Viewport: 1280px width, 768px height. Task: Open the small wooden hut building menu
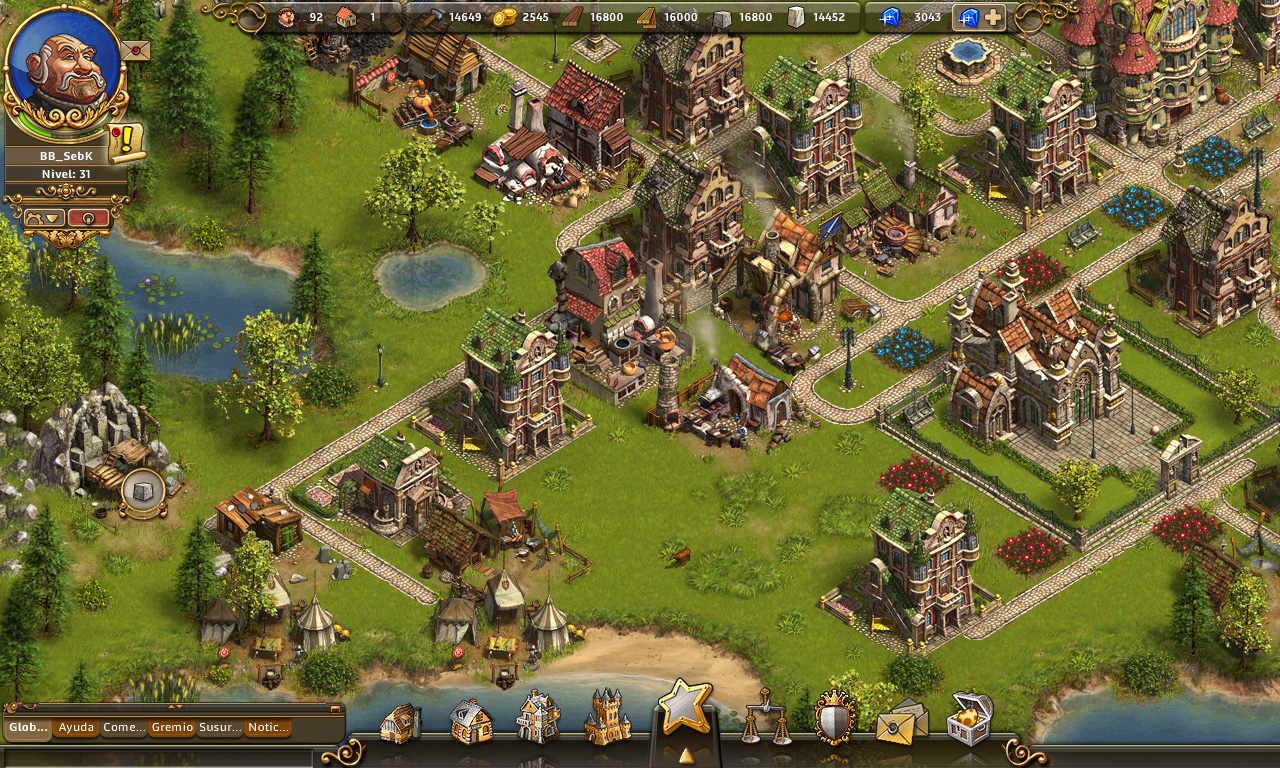[400, 722]
